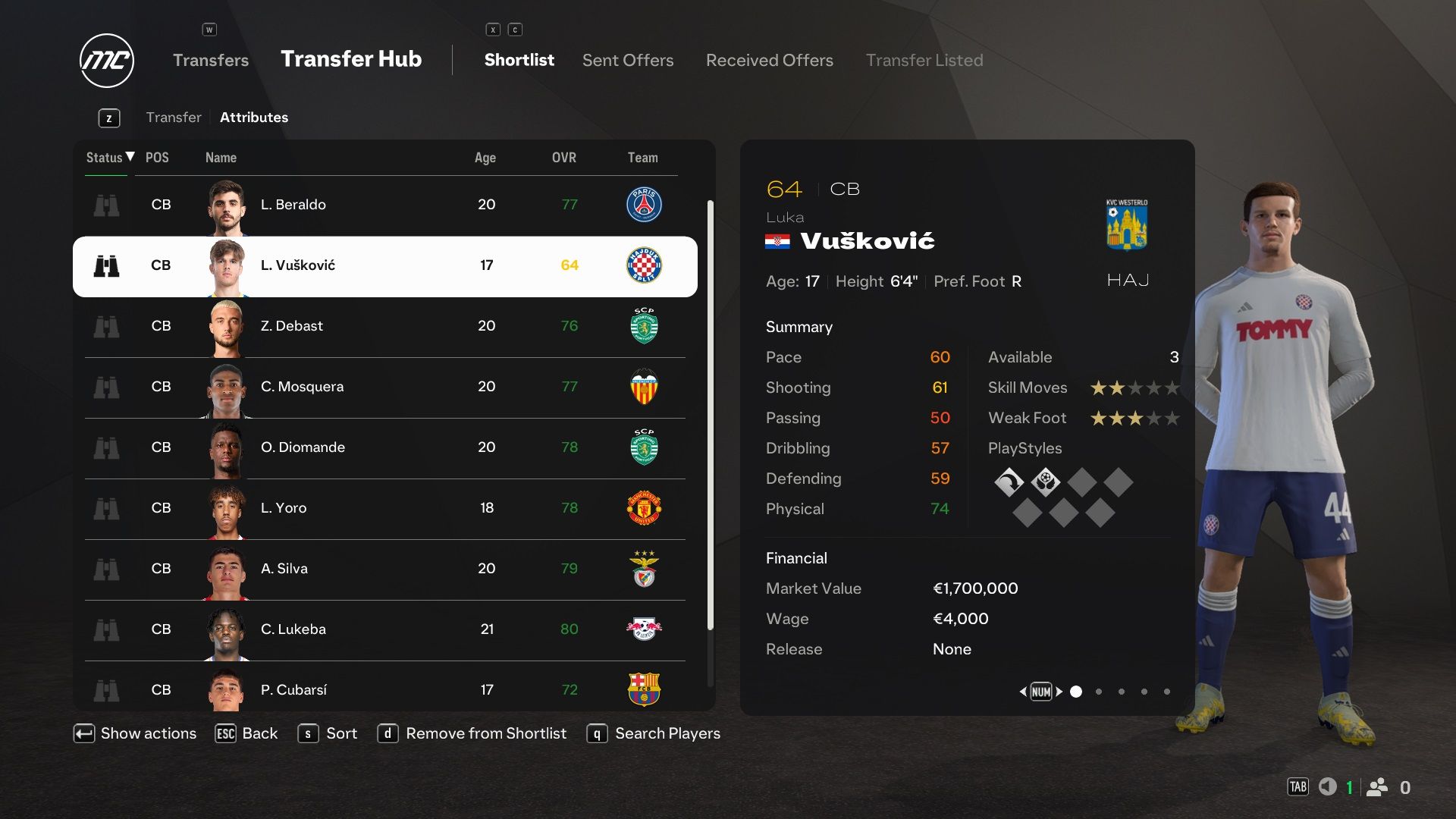Viewport: 1456px width, 819px height.
Task: Select the first PlayStyles diamond icon
Action: (x=1009, y=482)
